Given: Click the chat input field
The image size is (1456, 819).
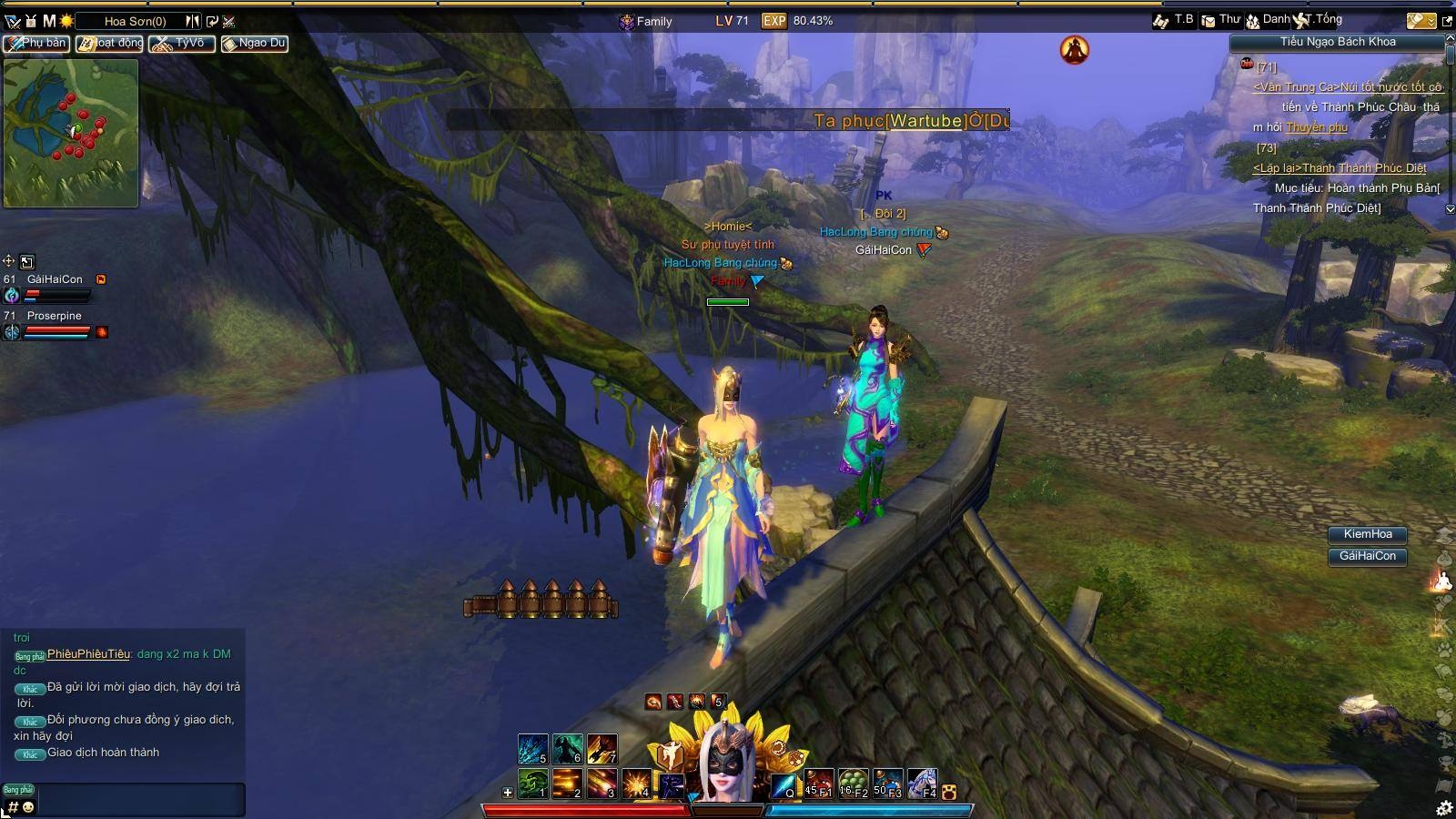Looking at the screenshot, I should tap(141, 798).
